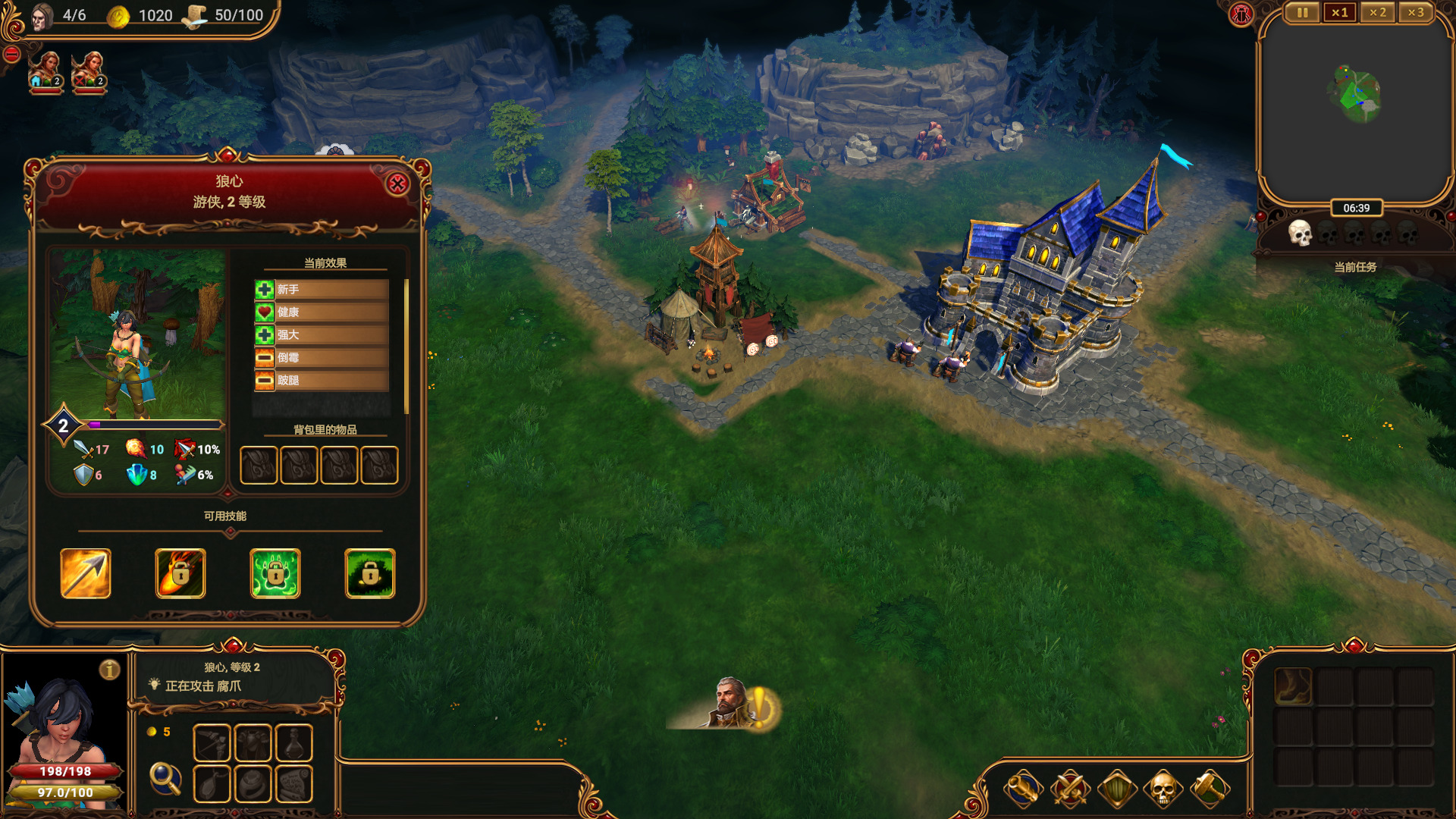This screenshot has width=1456, height=819.
Task: Activate the green shield defense button
Action: coord(1117,789)
